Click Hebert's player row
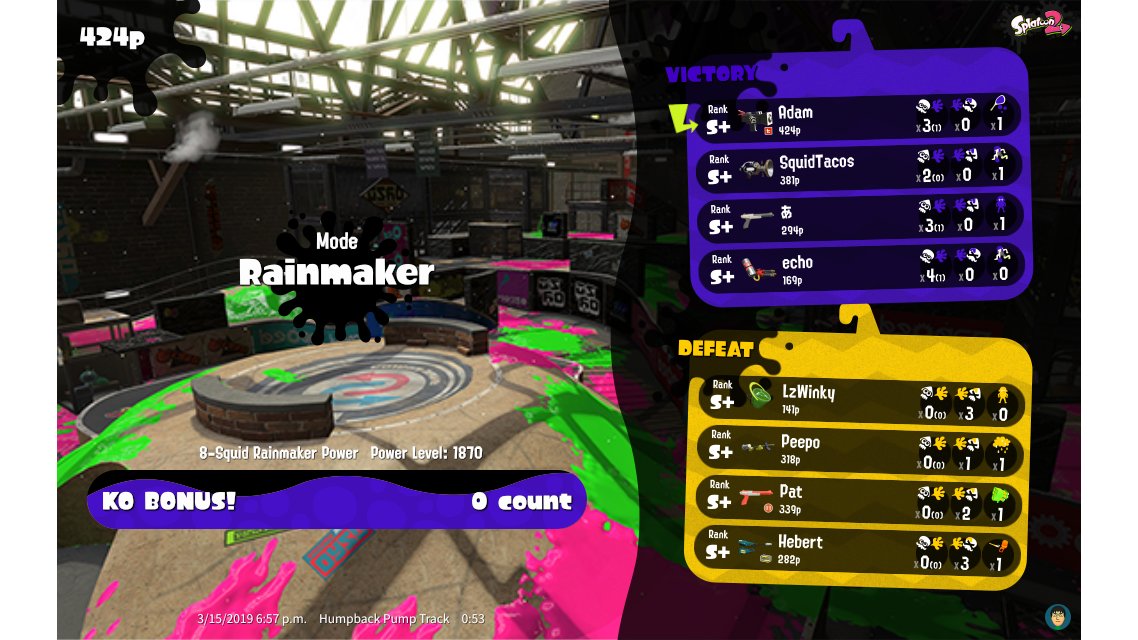The width and height of the screenshot is (1138, 640). [x=860, y=549]
